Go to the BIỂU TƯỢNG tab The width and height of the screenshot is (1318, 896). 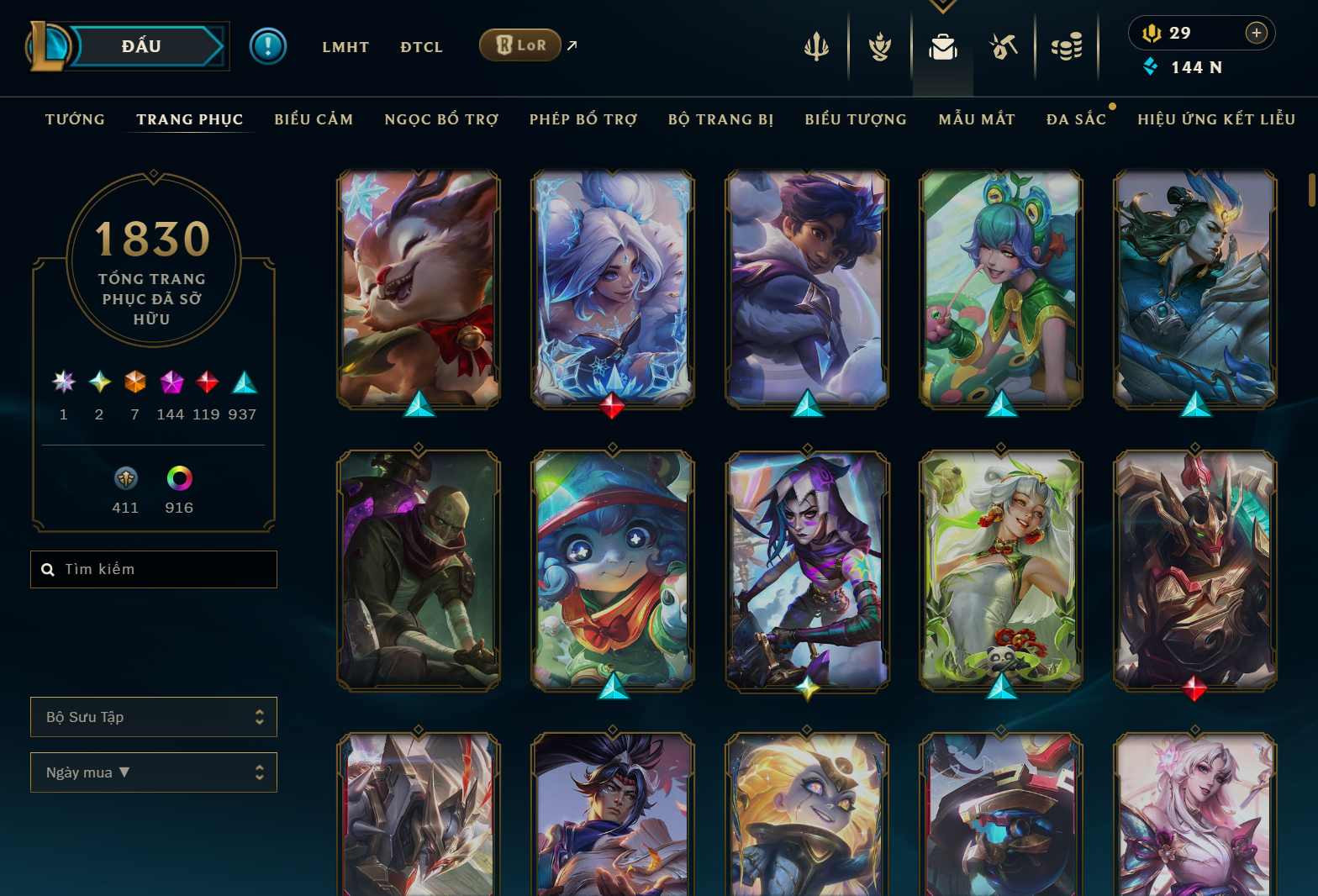point(856,119)
